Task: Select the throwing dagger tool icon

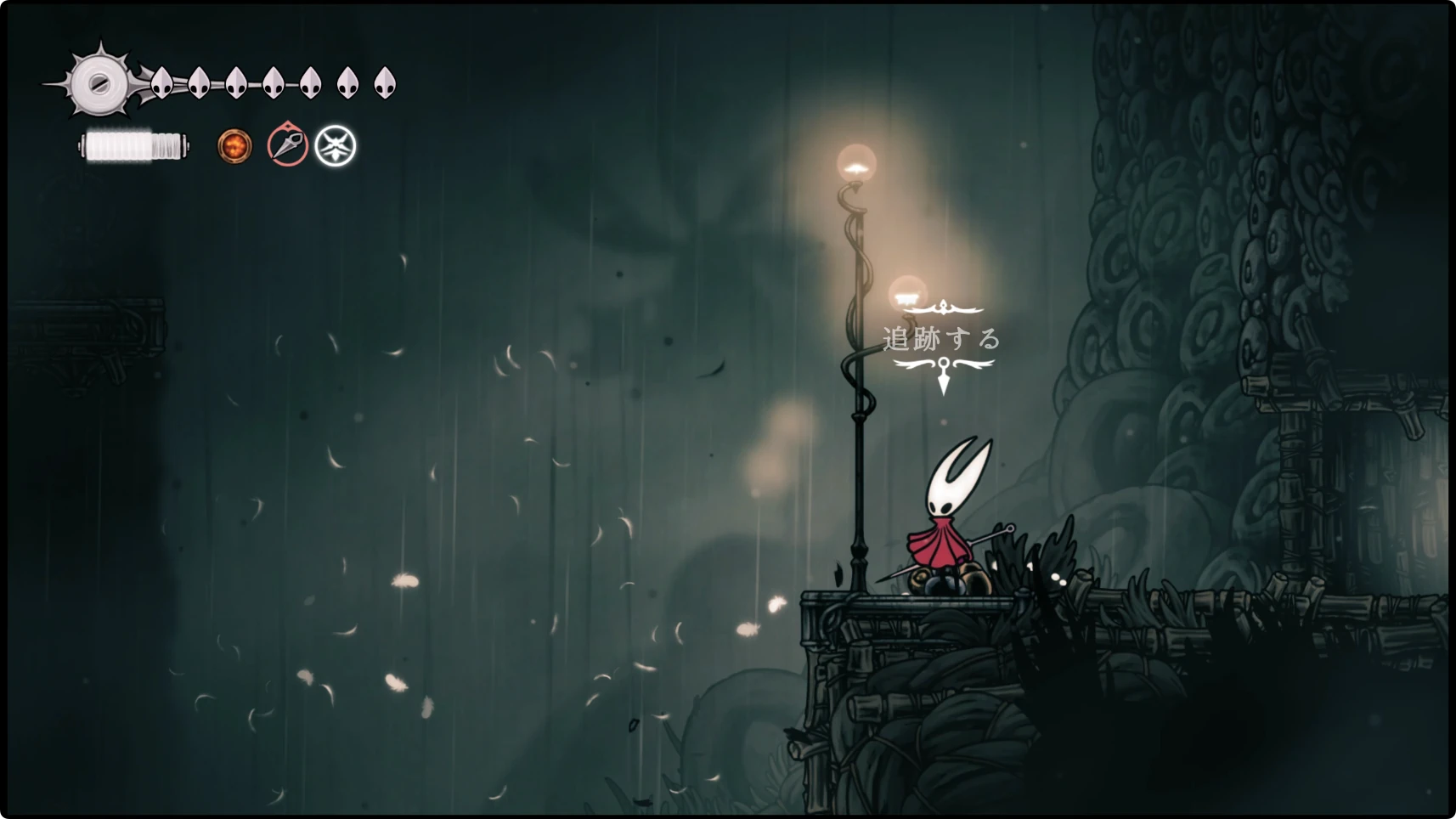Action: 287,144
